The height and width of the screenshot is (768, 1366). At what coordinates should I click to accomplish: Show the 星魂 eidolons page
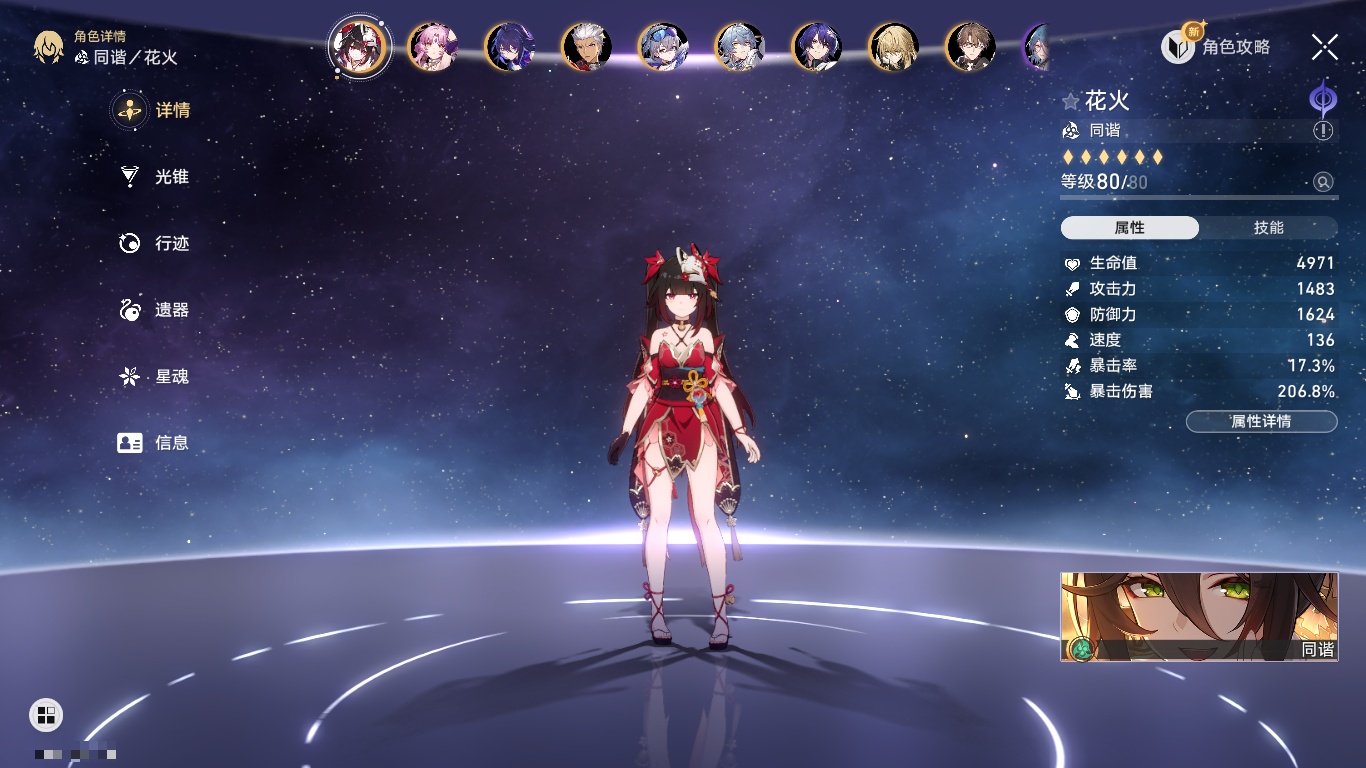coord(154,377)
